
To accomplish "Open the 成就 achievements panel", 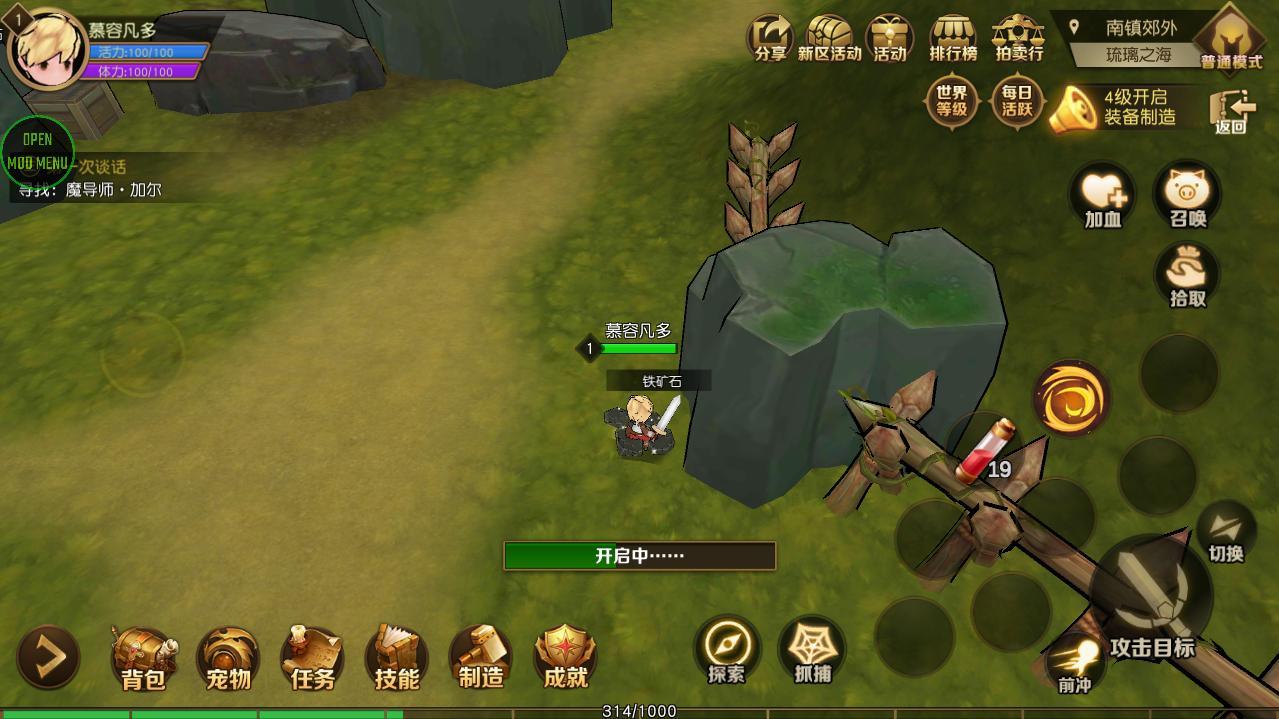I will [565, 657].
